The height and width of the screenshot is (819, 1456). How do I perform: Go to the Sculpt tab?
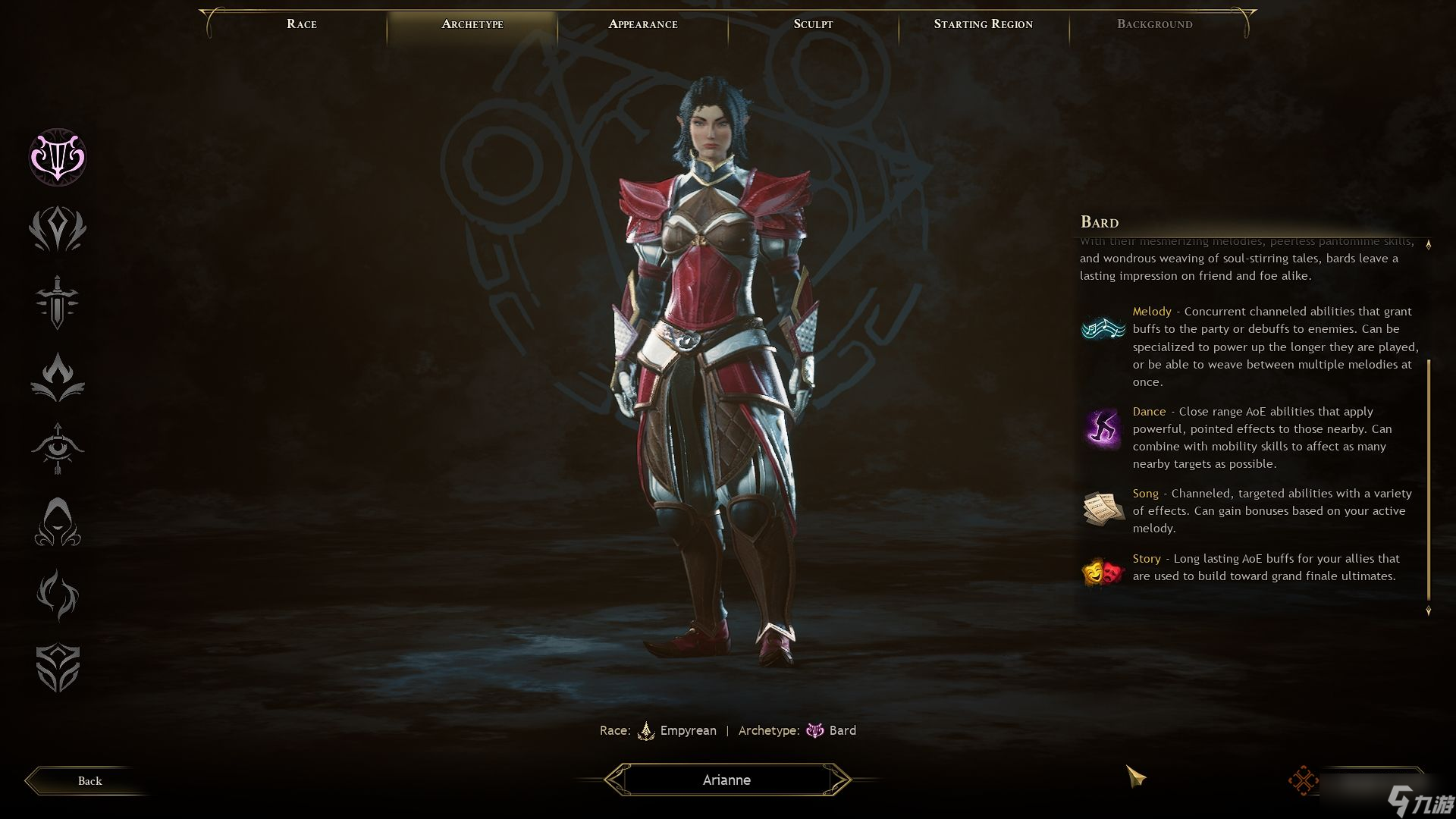[813, 24]
